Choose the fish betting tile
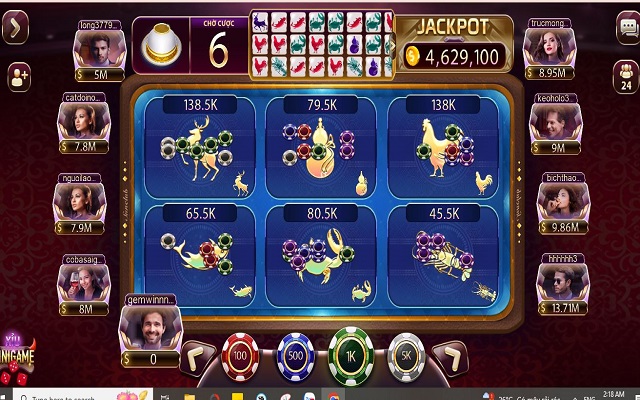Image resolution: width=640 pixels, height=400 pixels. coord(201,254)
